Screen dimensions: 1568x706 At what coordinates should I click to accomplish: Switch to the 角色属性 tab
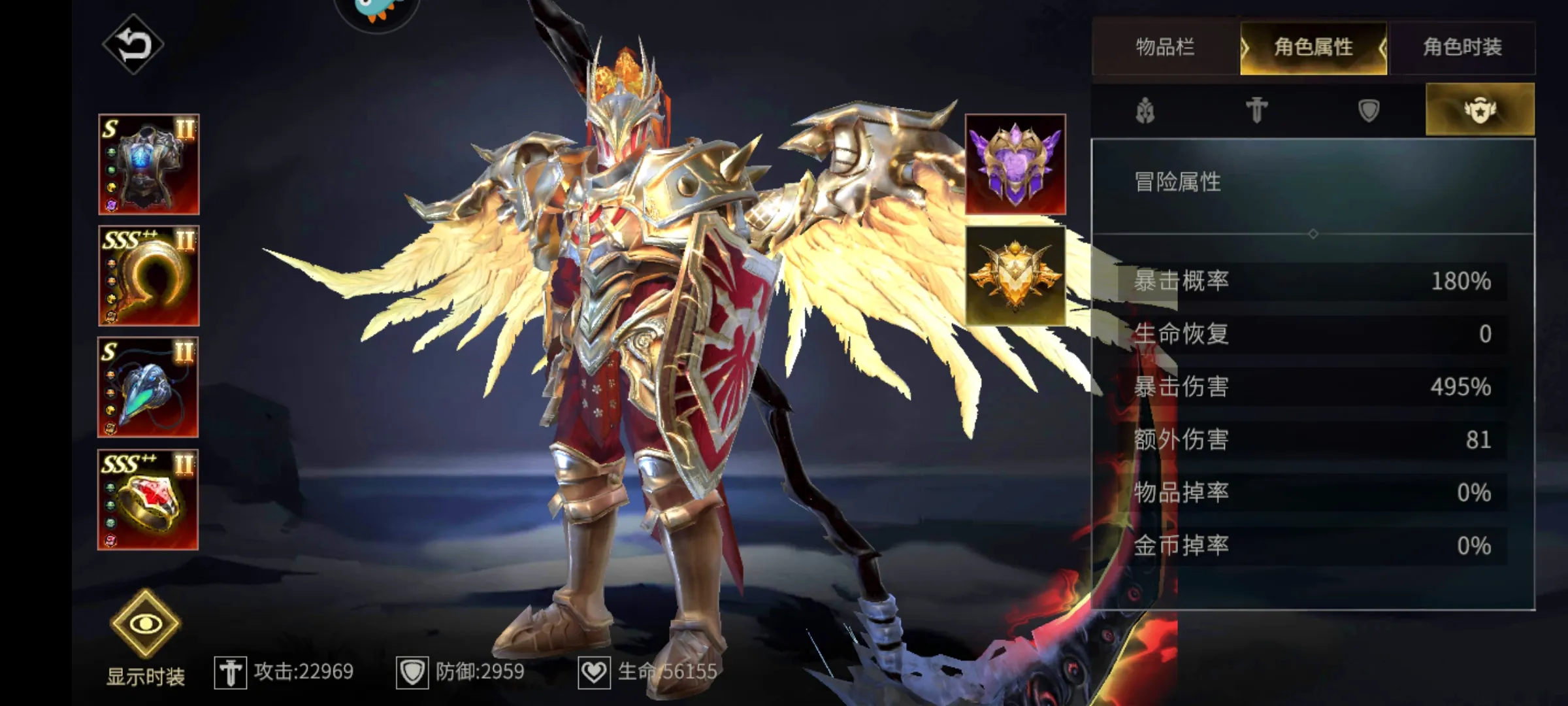[1313, 47]
